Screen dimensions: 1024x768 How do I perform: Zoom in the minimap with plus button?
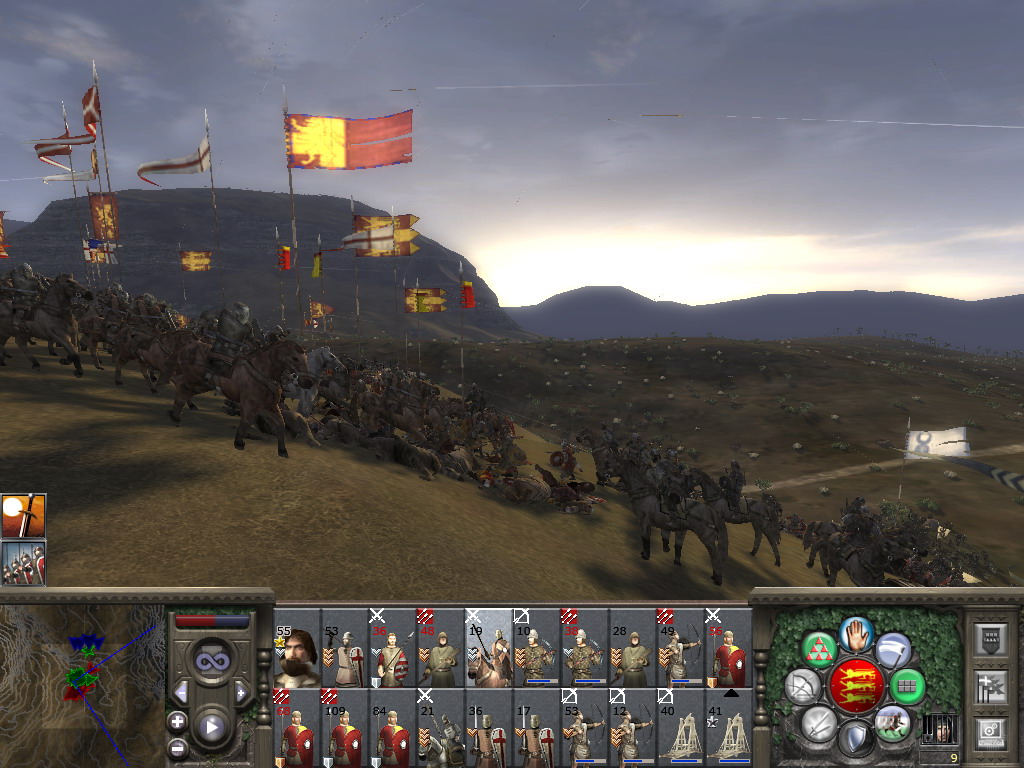pyautogui.click(x=177, y=721)
